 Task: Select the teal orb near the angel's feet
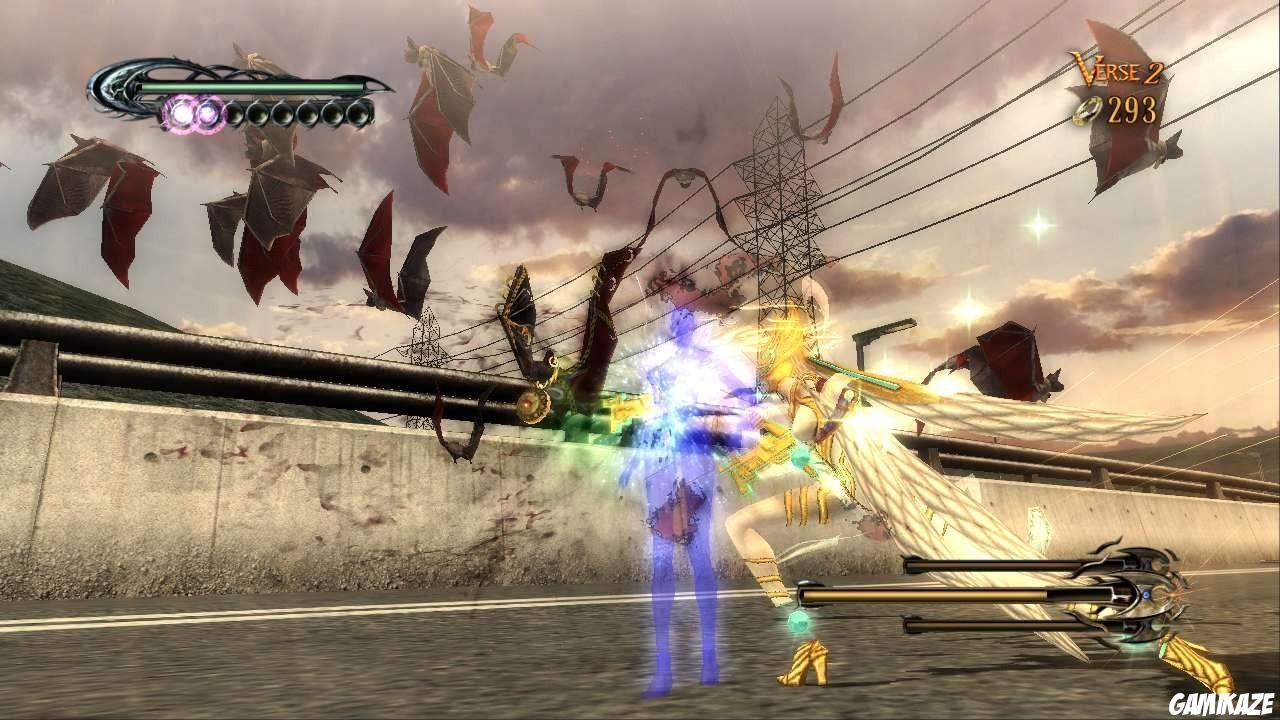pos(798,622)
